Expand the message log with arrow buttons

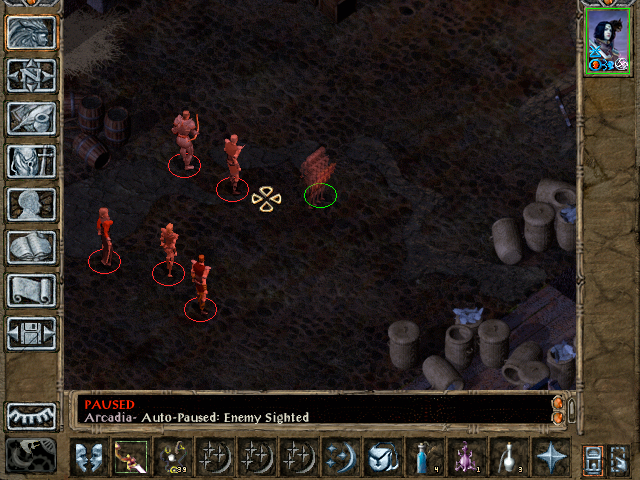(x=558, y=409)
